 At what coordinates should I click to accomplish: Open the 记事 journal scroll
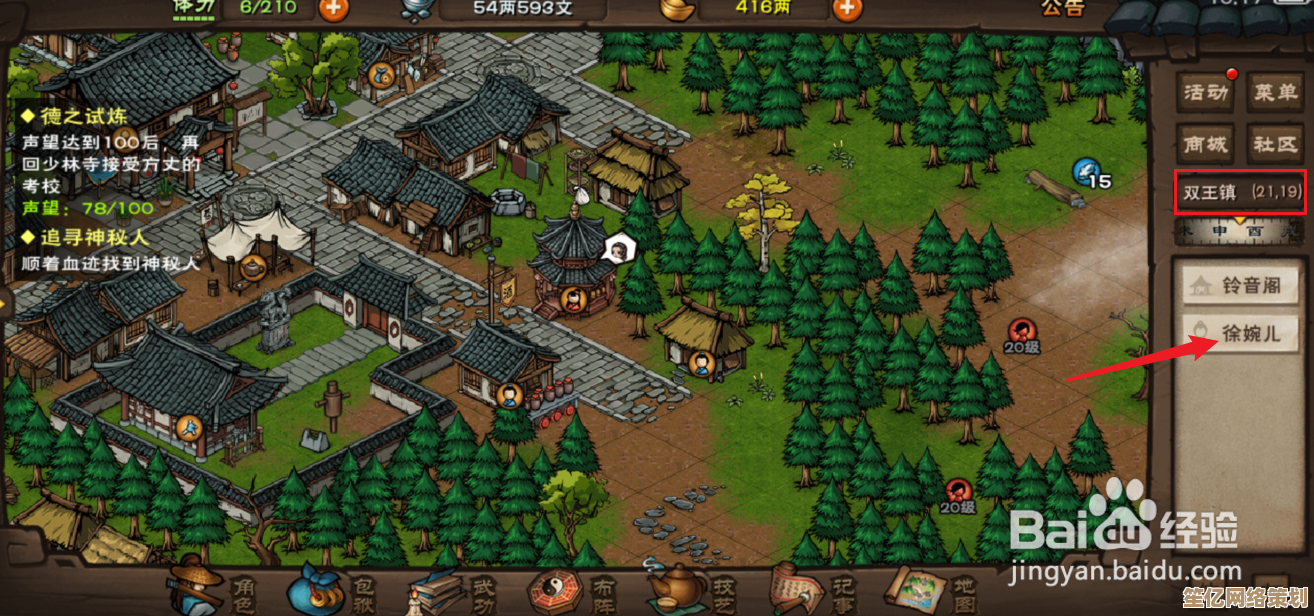[x=808, y=590]
